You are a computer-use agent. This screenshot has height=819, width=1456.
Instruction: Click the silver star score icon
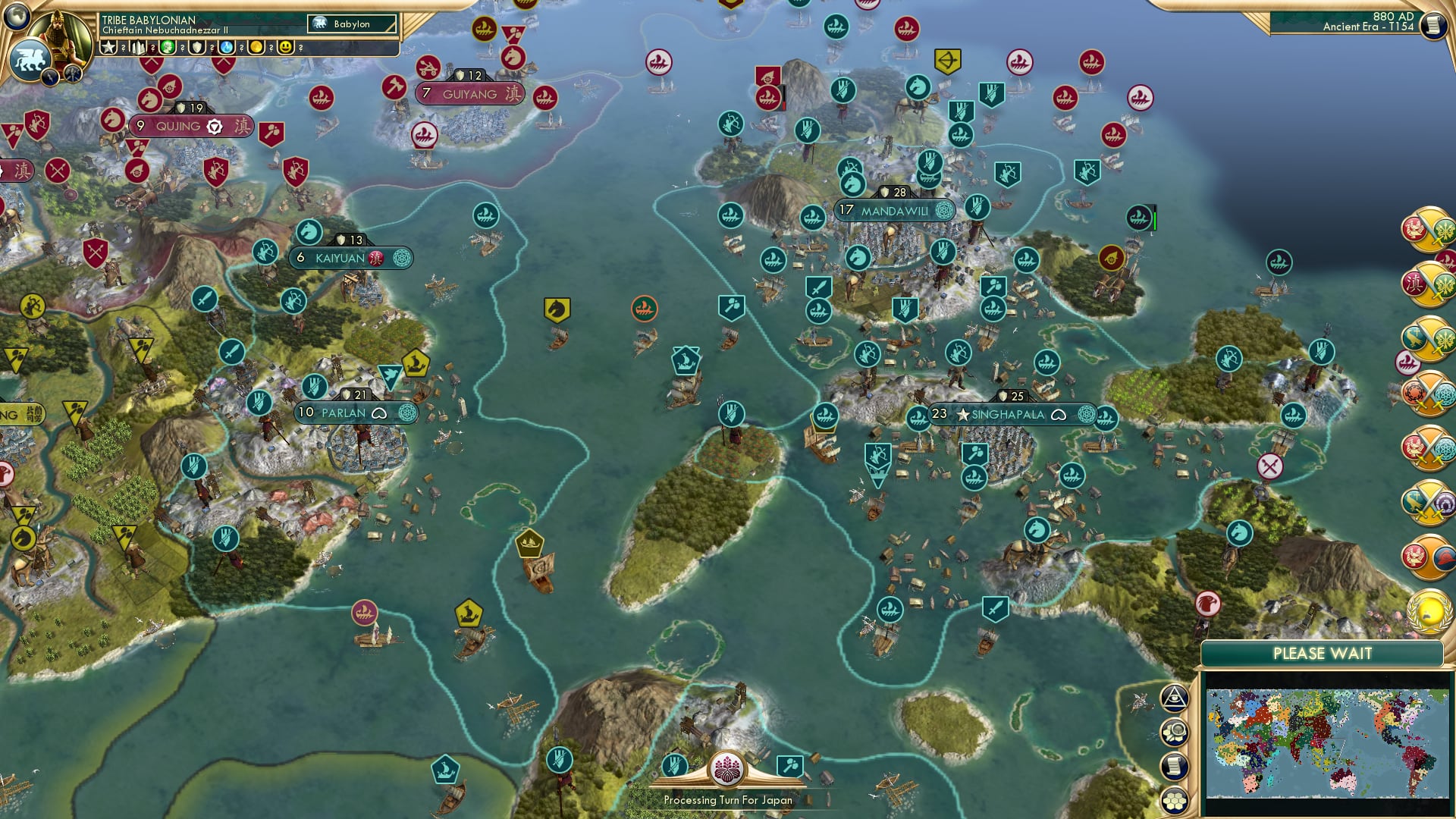coord(108,46)
